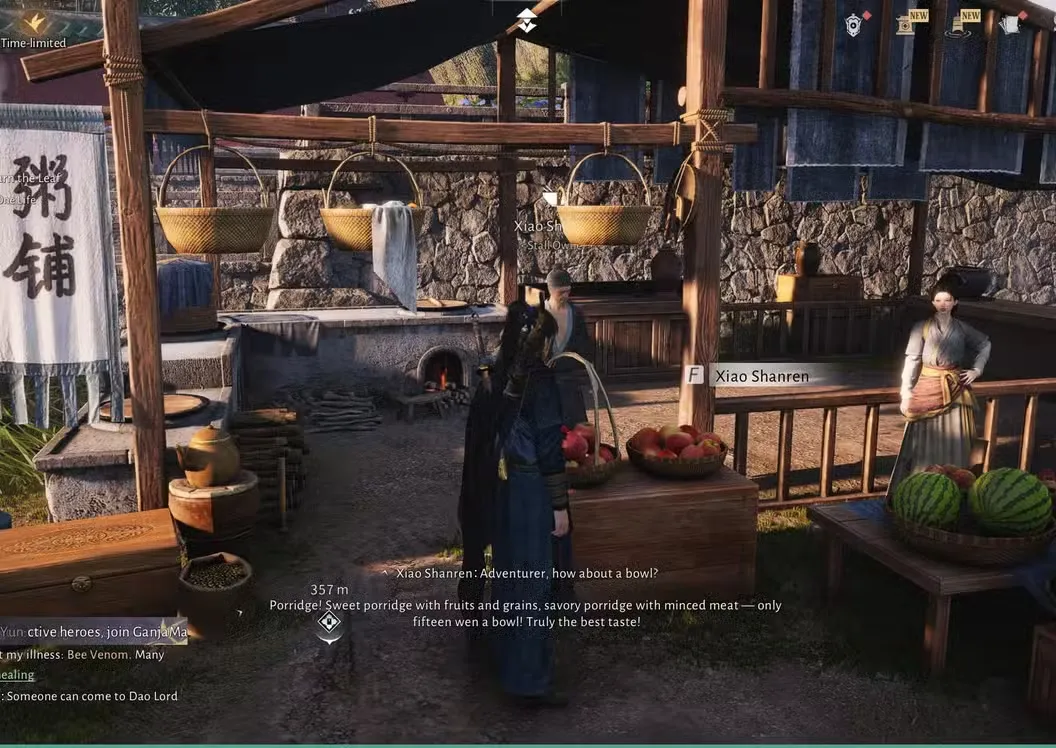This screenshot has width=1056, height=748.
Task: Open the stacked cards icon
Action: click(1009, 25)
